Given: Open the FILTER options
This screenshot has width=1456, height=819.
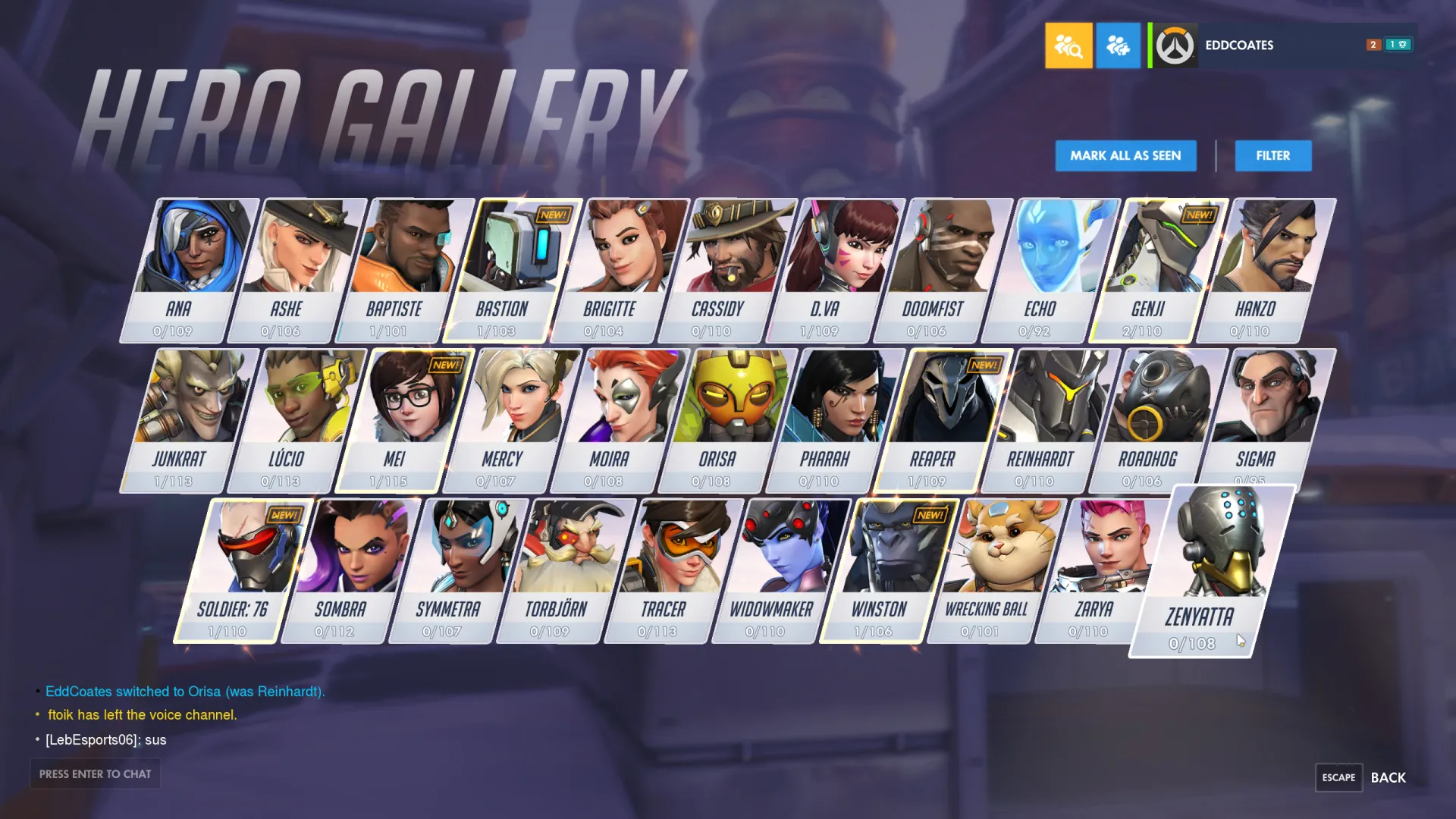Looking at the screenshot, I should 1272,155.
